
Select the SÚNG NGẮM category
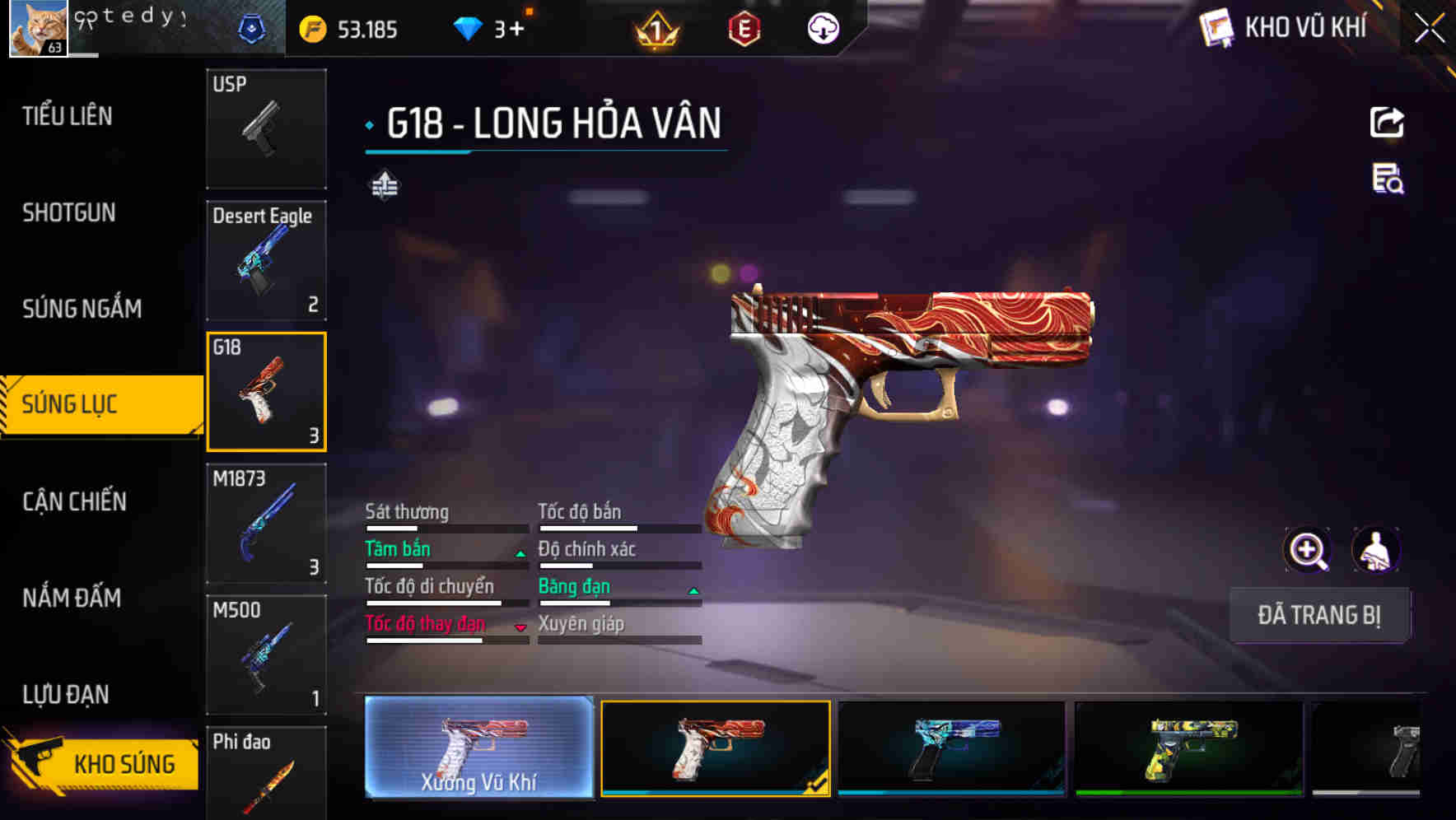[x=82, y=309]
